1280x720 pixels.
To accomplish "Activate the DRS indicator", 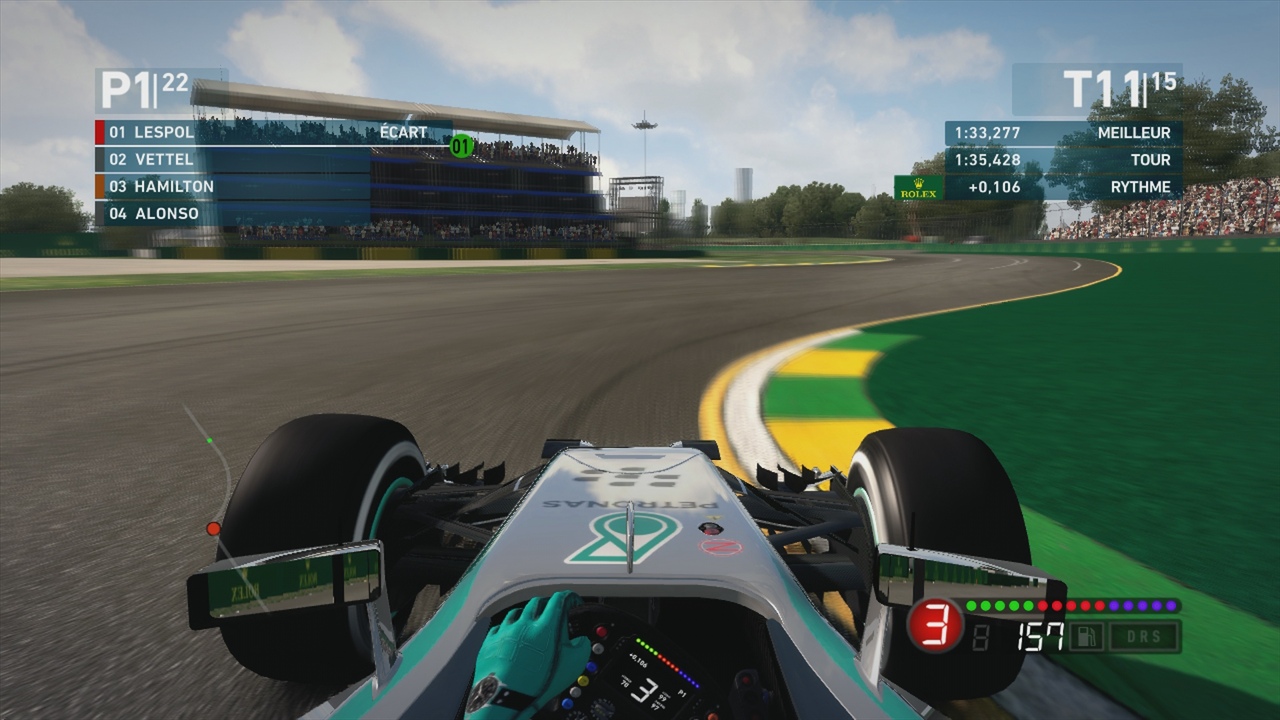I will [x=1144, y=637].
